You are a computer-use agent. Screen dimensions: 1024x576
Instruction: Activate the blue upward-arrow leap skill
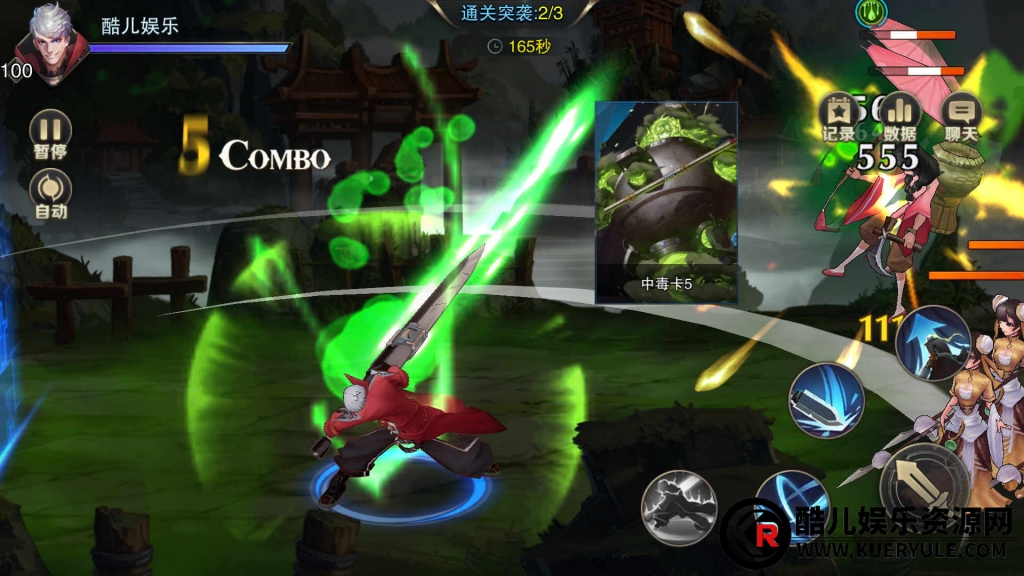coord(932,343)
